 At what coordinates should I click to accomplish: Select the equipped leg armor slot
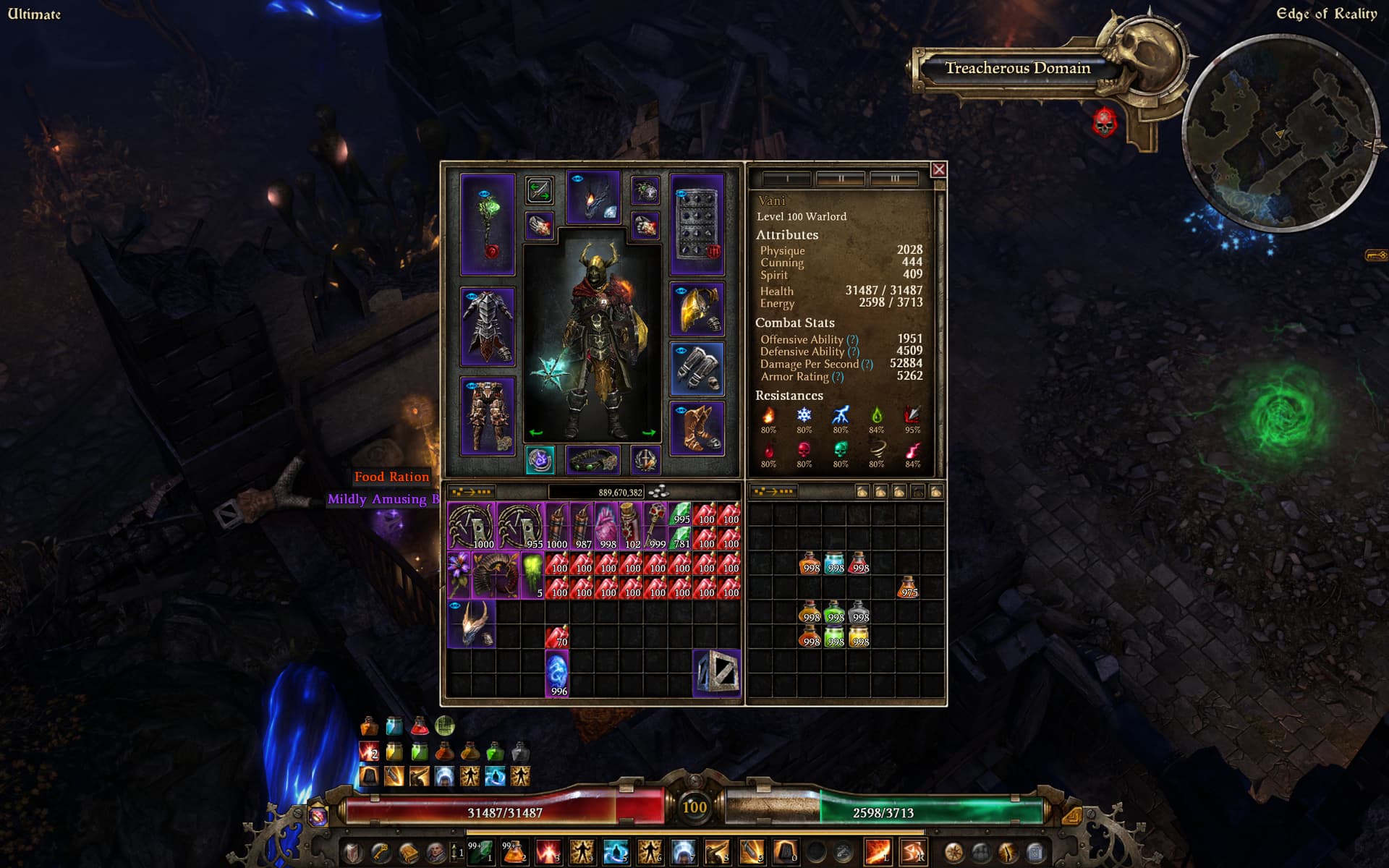(x=488, y=415)
